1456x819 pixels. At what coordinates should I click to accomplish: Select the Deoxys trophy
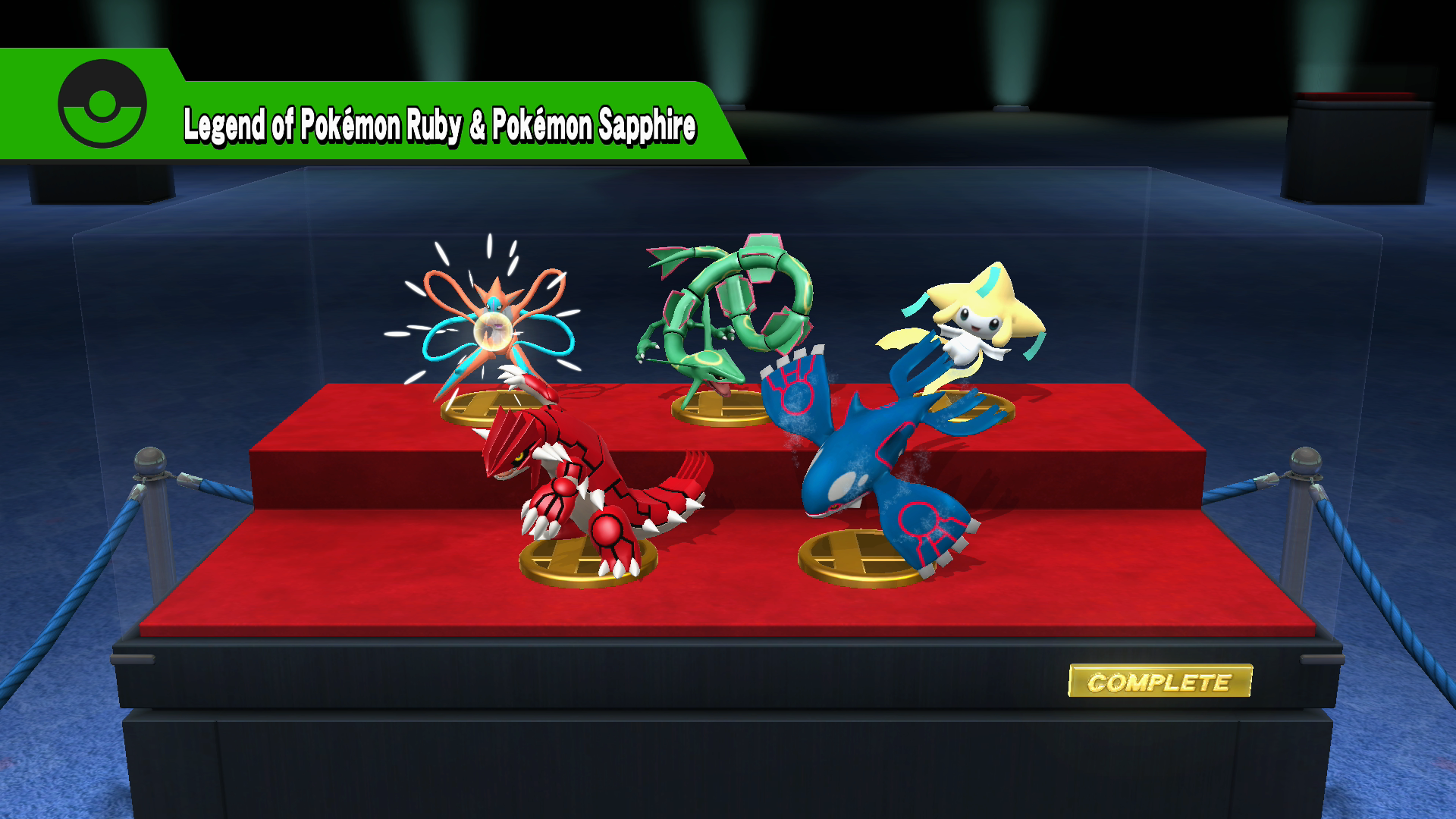[x=491, y=326]
